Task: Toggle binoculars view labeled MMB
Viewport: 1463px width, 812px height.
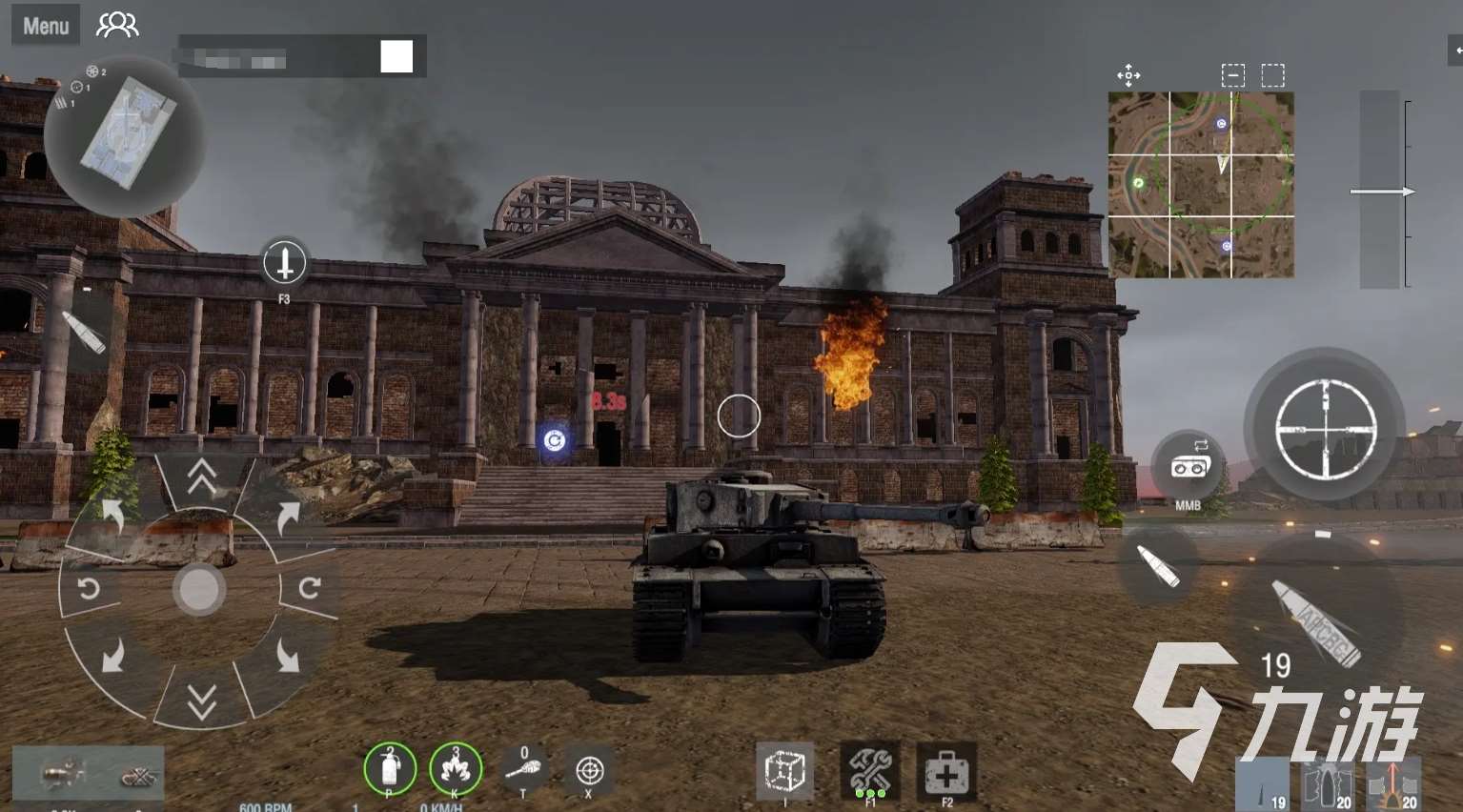Action: [x=1189, y=466]
